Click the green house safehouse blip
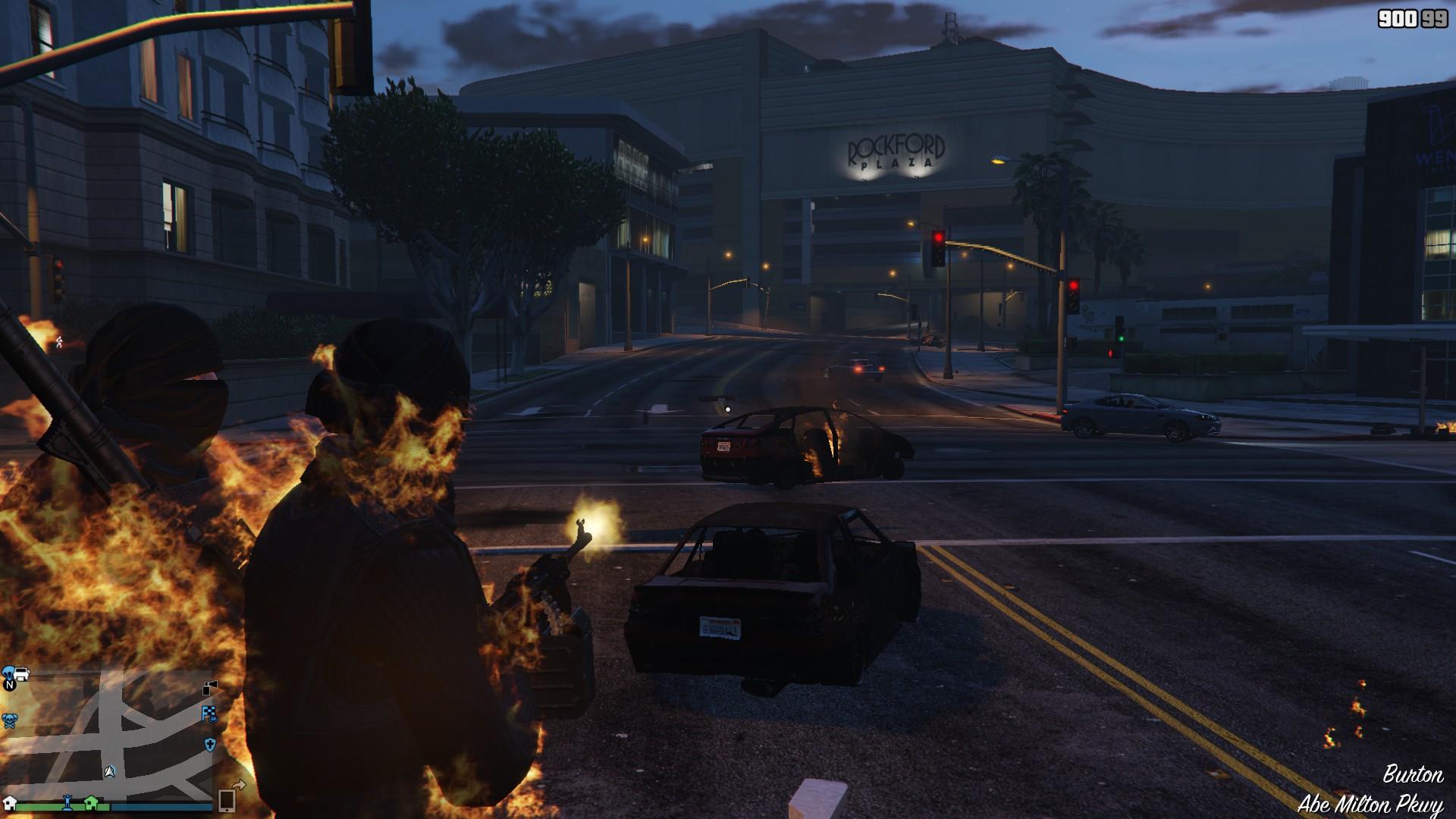The width and height of the screenshot is (1456, 819). [x=91, y=801]
